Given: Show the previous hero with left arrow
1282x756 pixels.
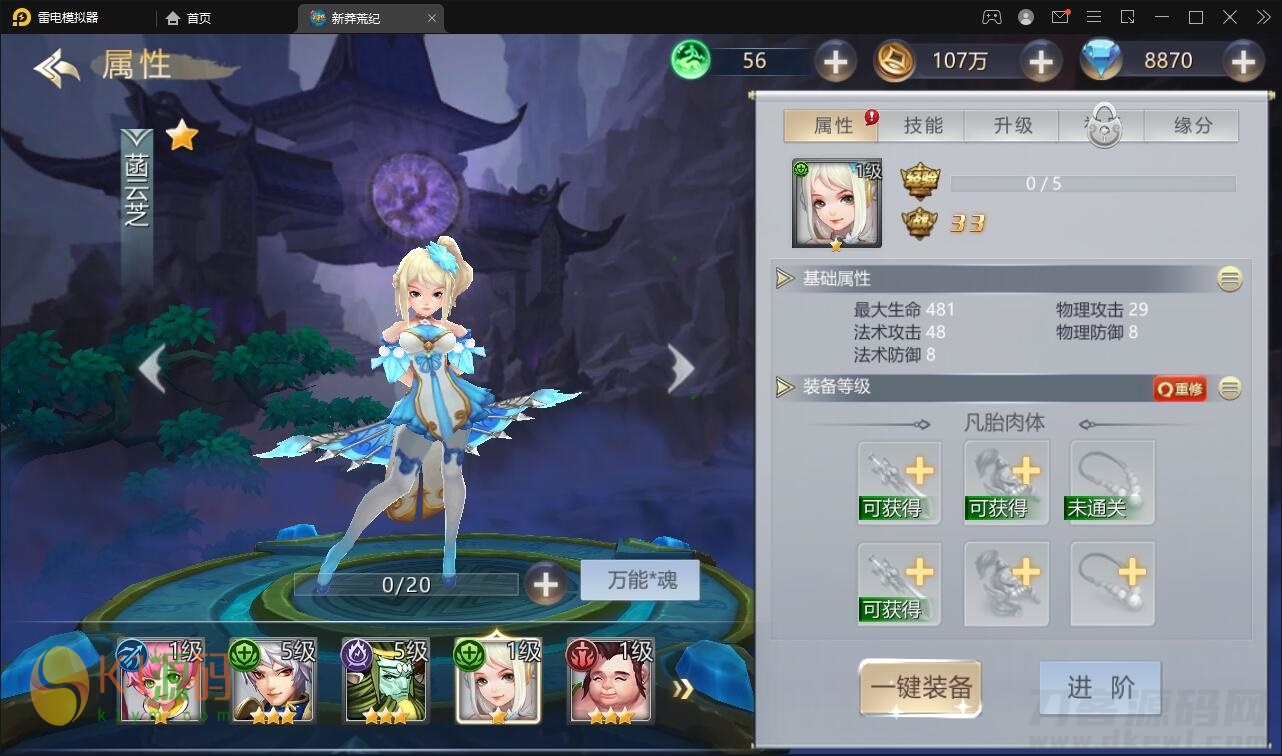Looking at the screenshot, I should pyautogui.click(x=152, y=369).
